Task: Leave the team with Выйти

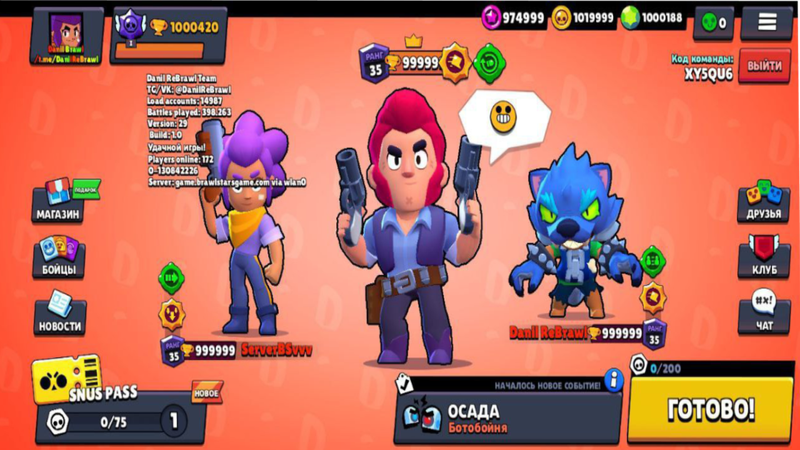Action: [764, 66]
